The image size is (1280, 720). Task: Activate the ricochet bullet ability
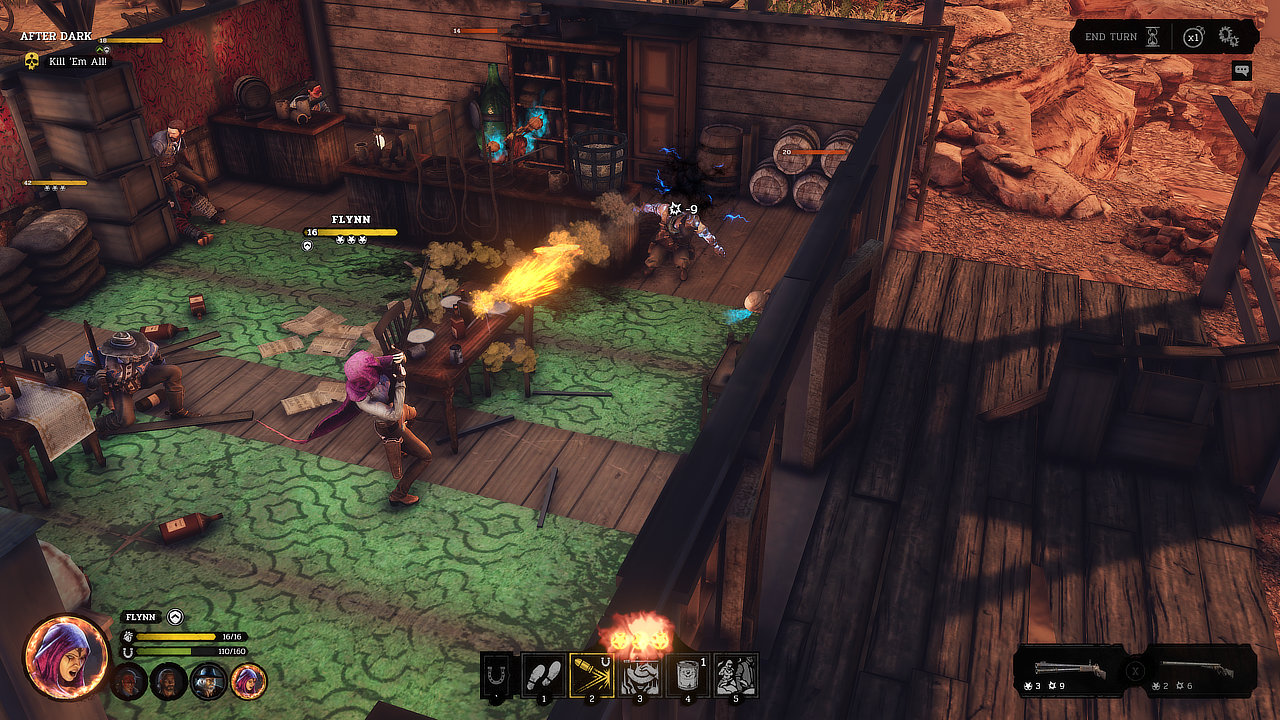point(590,676)
